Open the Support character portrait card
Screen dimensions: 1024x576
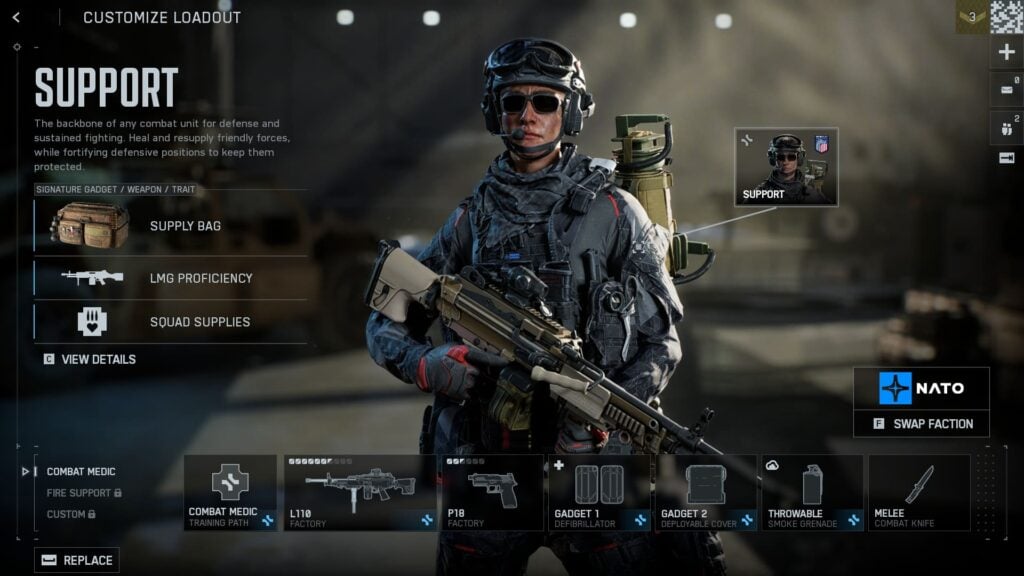(786, 167)
